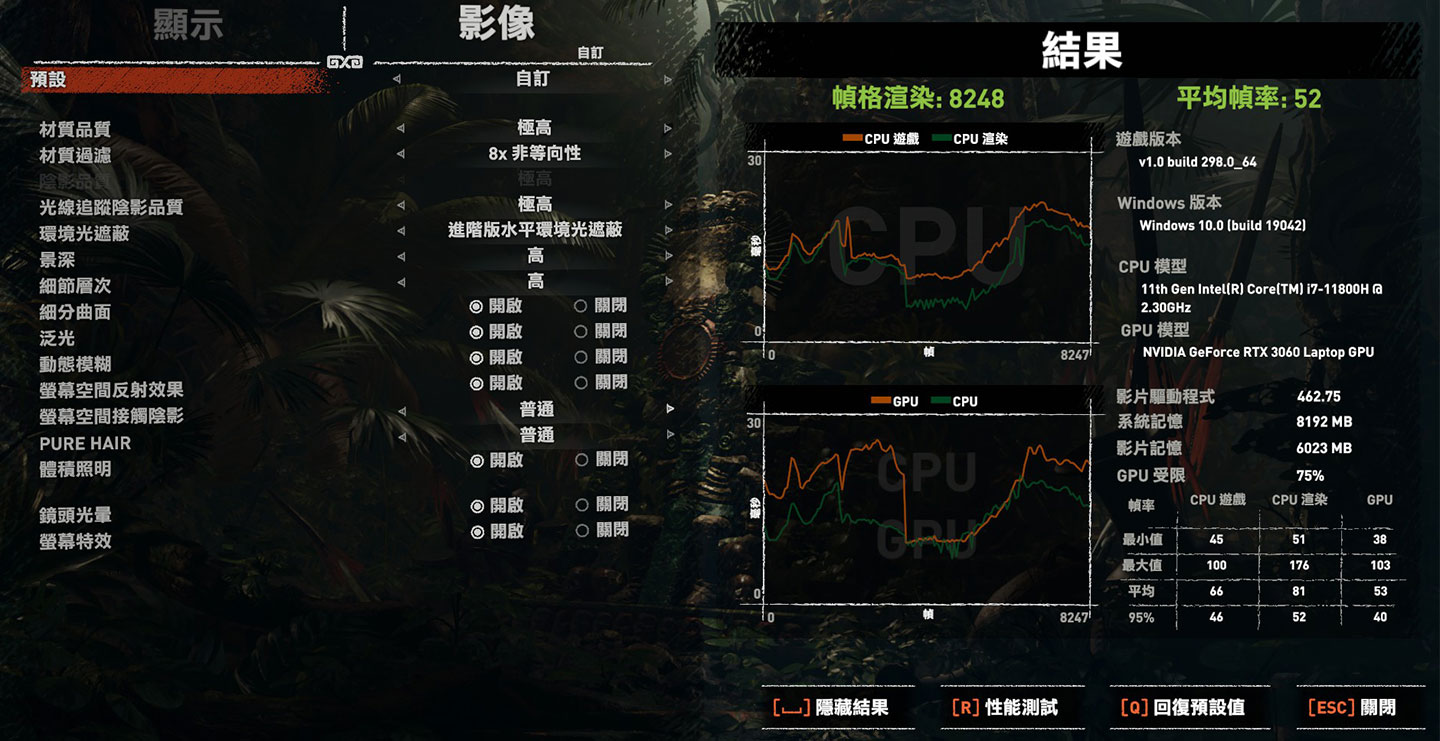The width and height of the screenshot is (1440, 741).
Task: Click the right arrow beside 光線追蹤陰影品質
Action: click(668, 204)
